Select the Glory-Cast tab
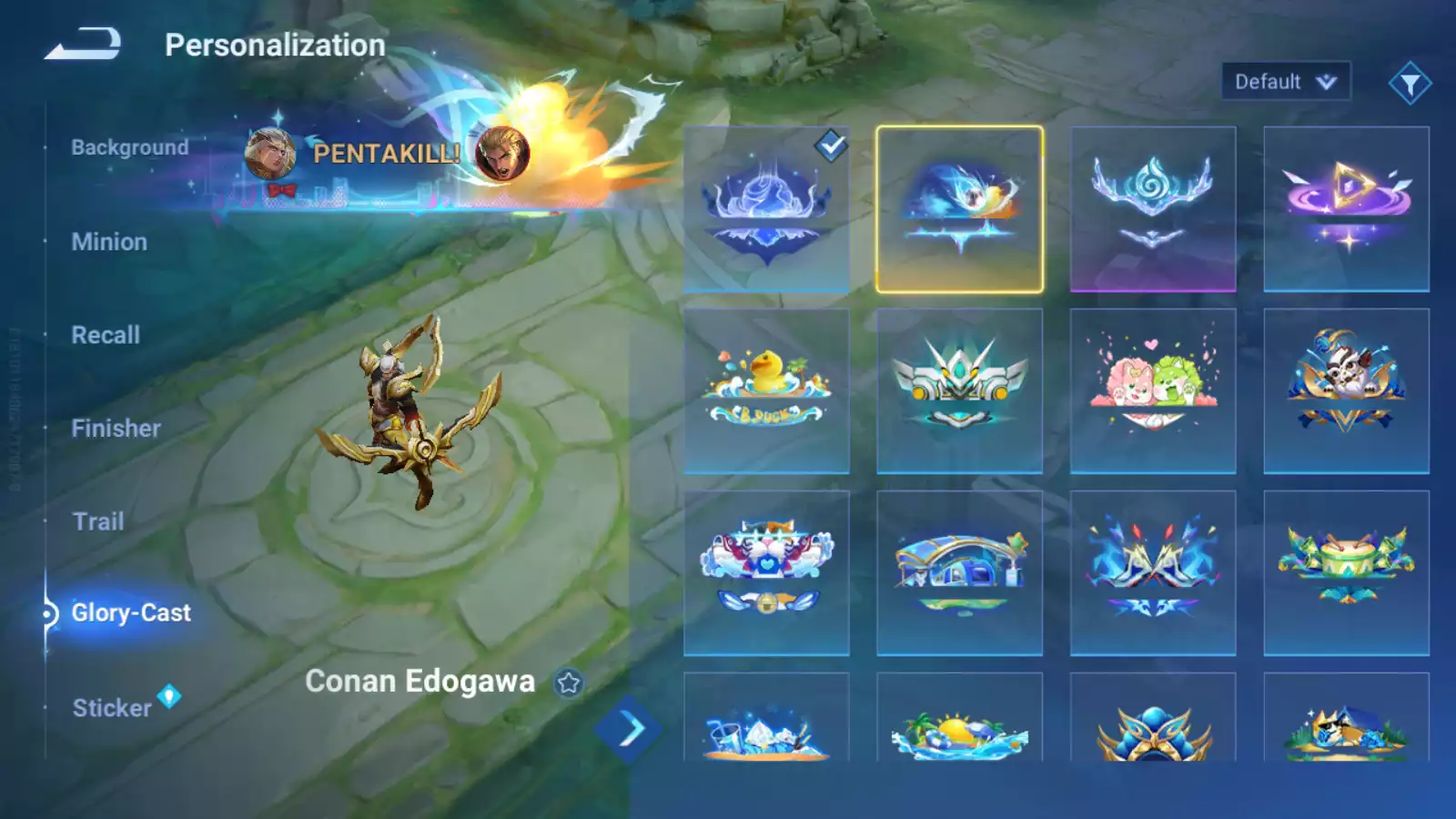Image resolution: width=1456 pixels, height=819 pixels. pyautogui.click(x=131, y=613)
